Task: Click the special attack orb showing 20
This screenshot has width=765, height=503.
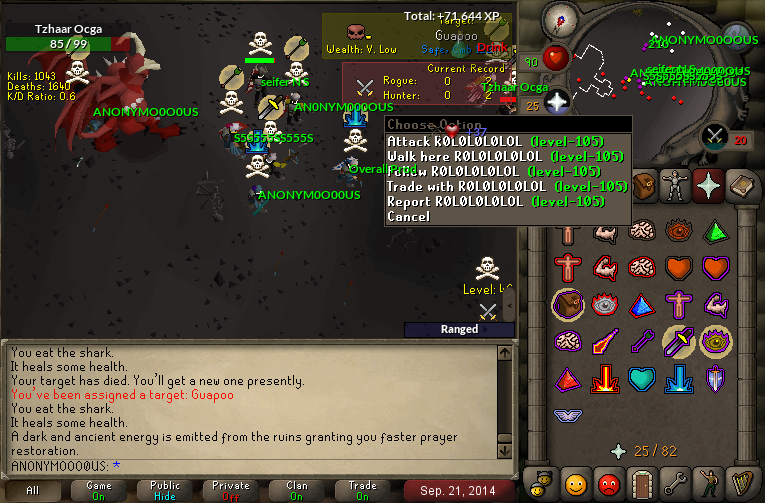Action: pos(716,135)
